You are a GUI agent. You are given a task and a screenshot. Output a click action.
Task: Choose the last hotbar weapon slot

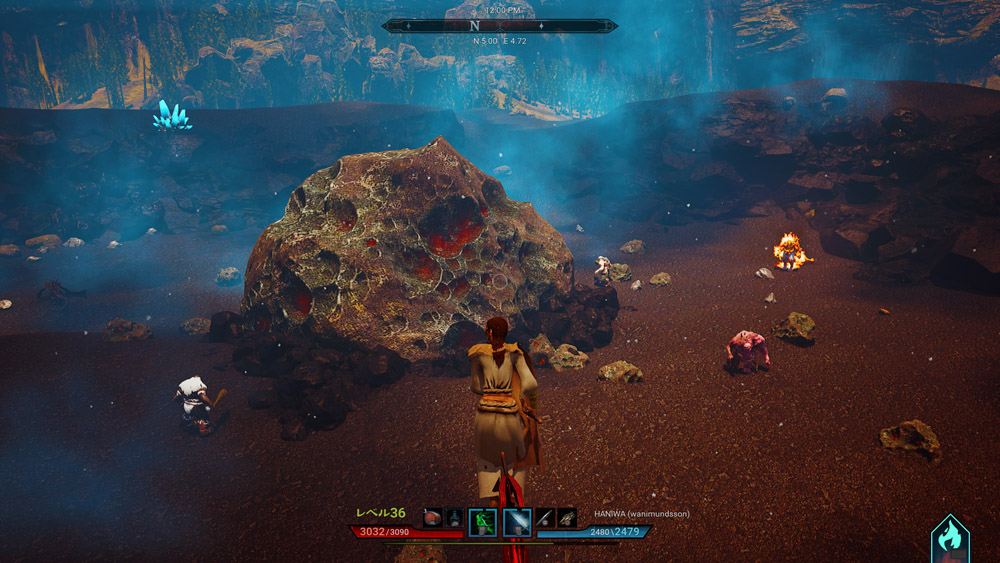(x=567, y=518)
